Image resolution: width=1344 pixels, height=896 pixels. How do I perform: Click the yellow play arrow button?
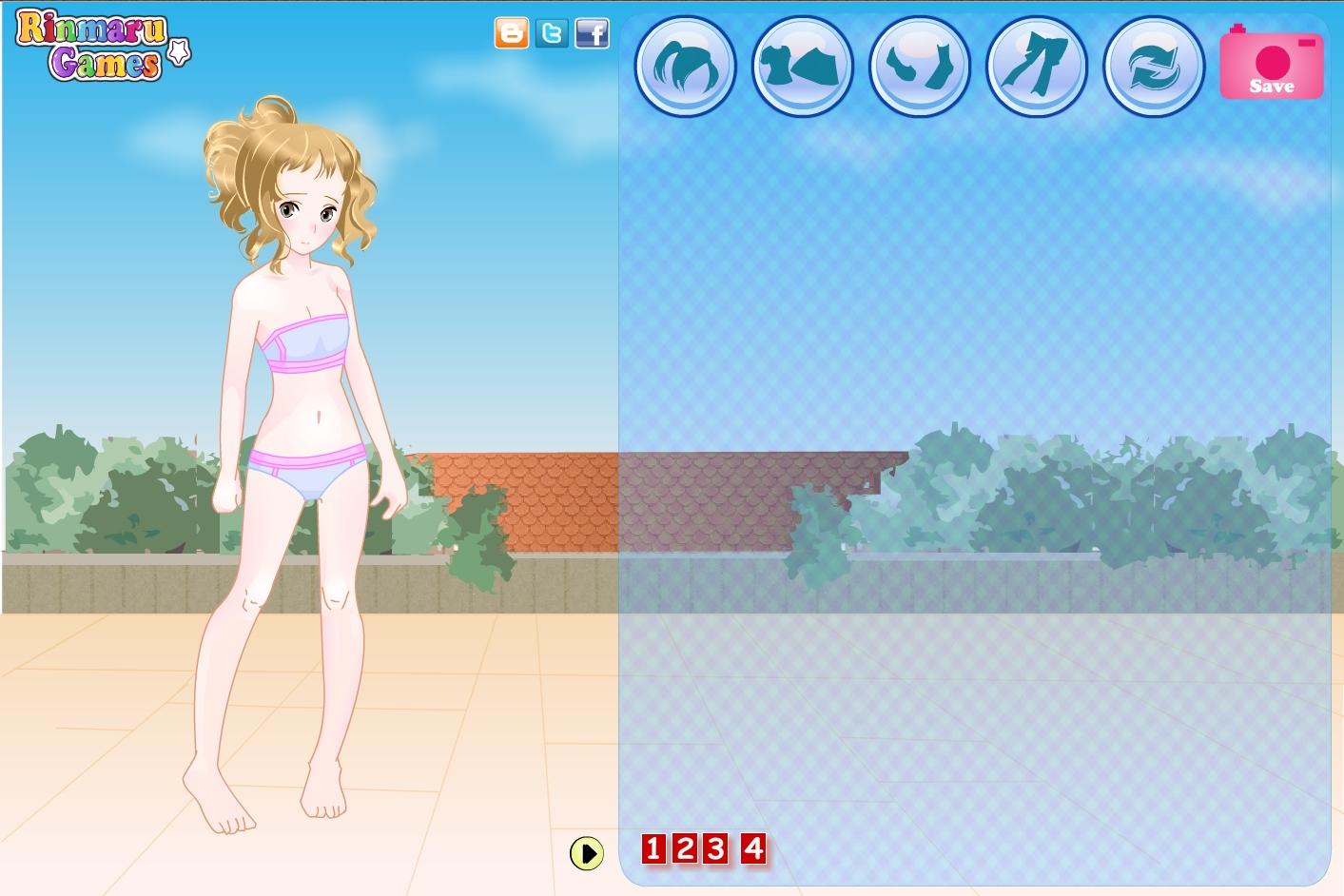pos(587,853)
